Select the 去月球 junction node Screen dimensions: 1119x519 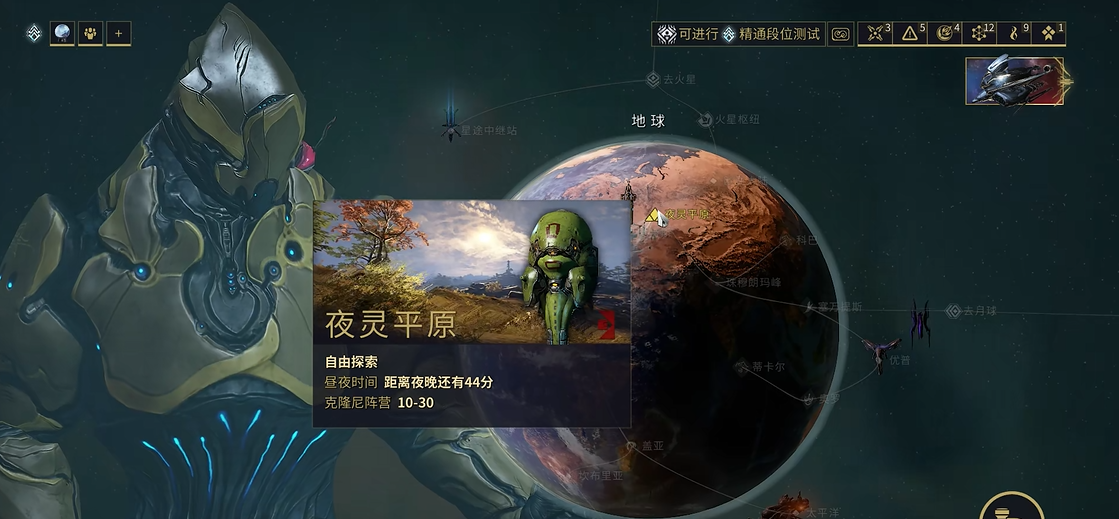tap(953, 311)
